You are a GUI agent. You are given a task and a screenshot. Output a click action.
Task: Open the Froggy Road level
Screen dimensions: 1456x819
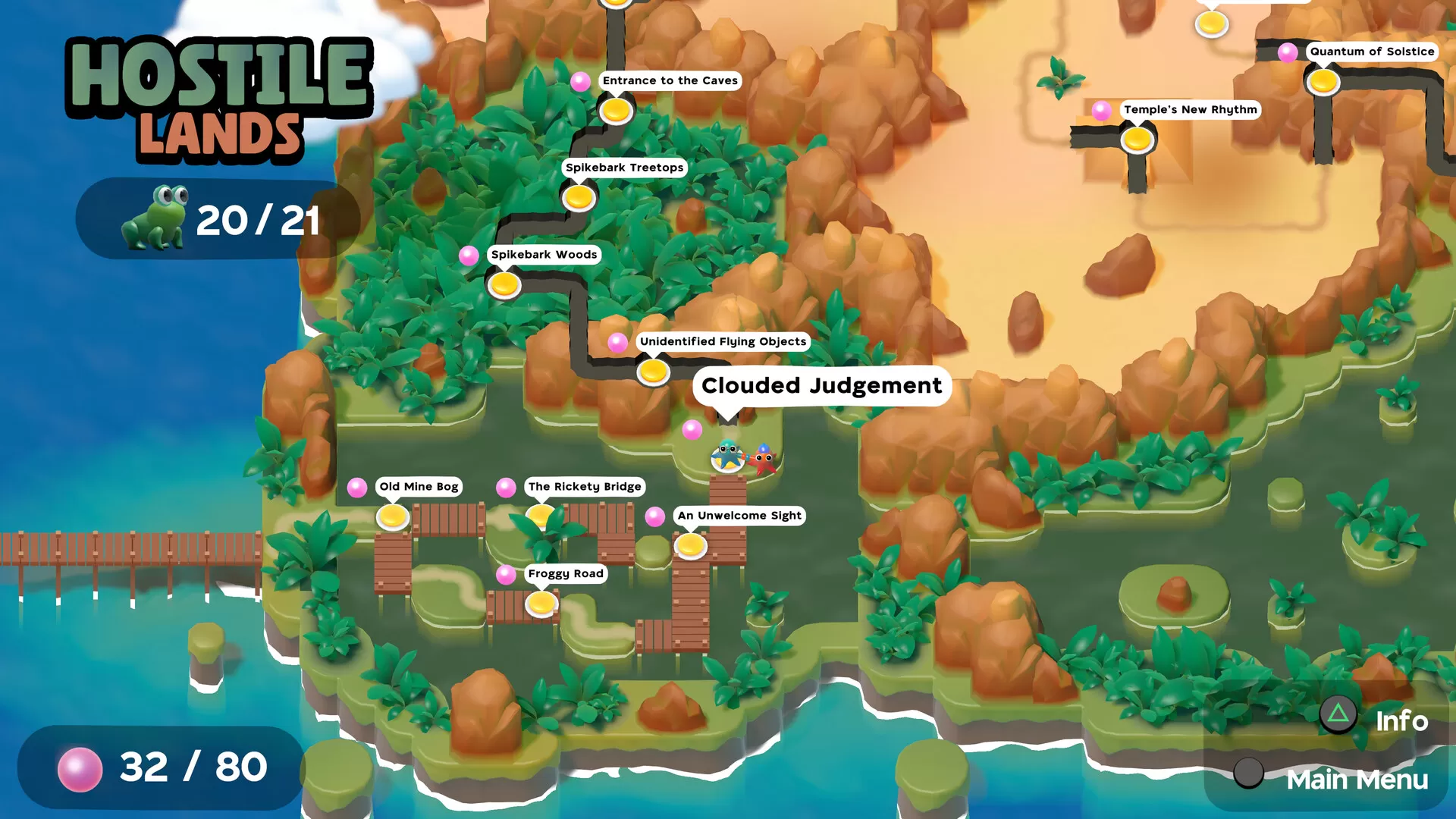click(x=541, y=604)
